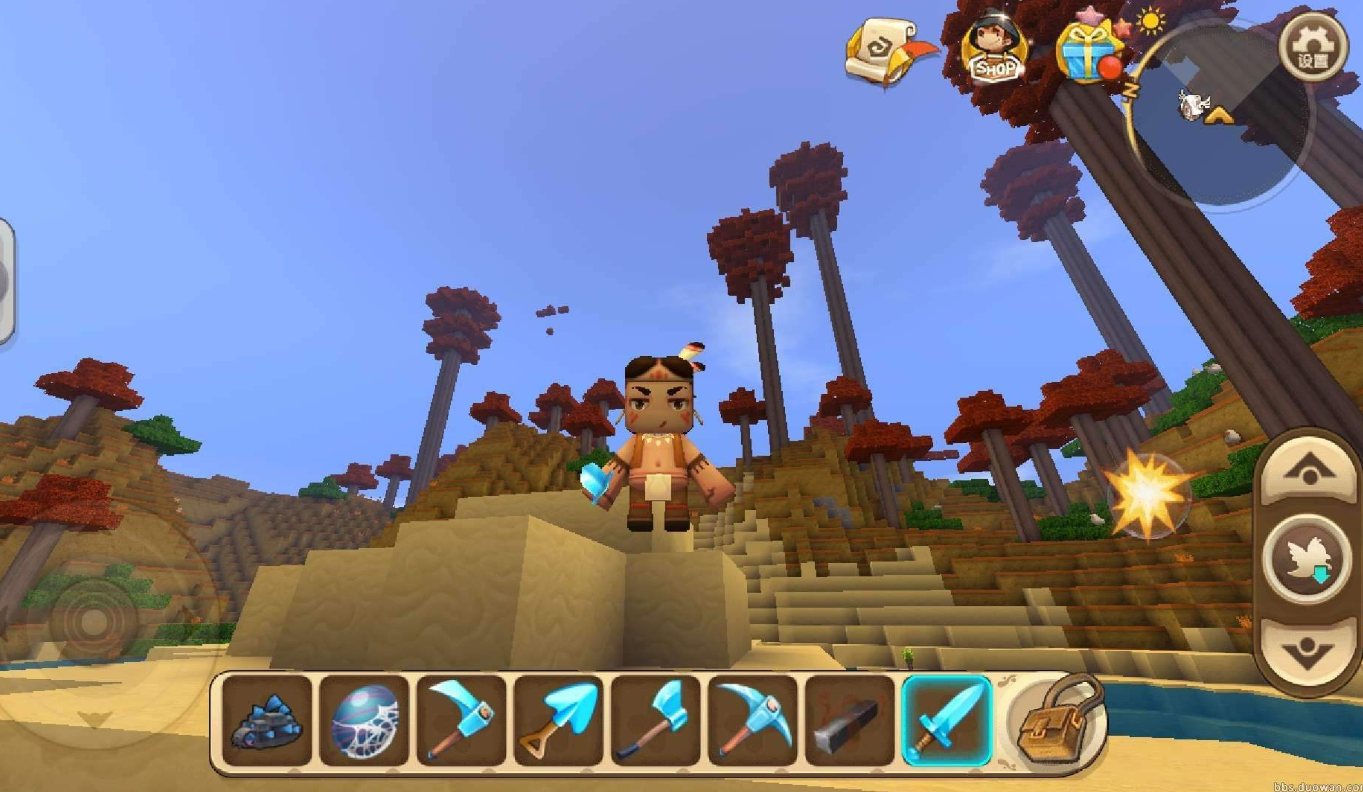This screenshot has width=1363, height=792.
Task: Select the diamond pickaxe slot
Action: click(x=752, y=720)
